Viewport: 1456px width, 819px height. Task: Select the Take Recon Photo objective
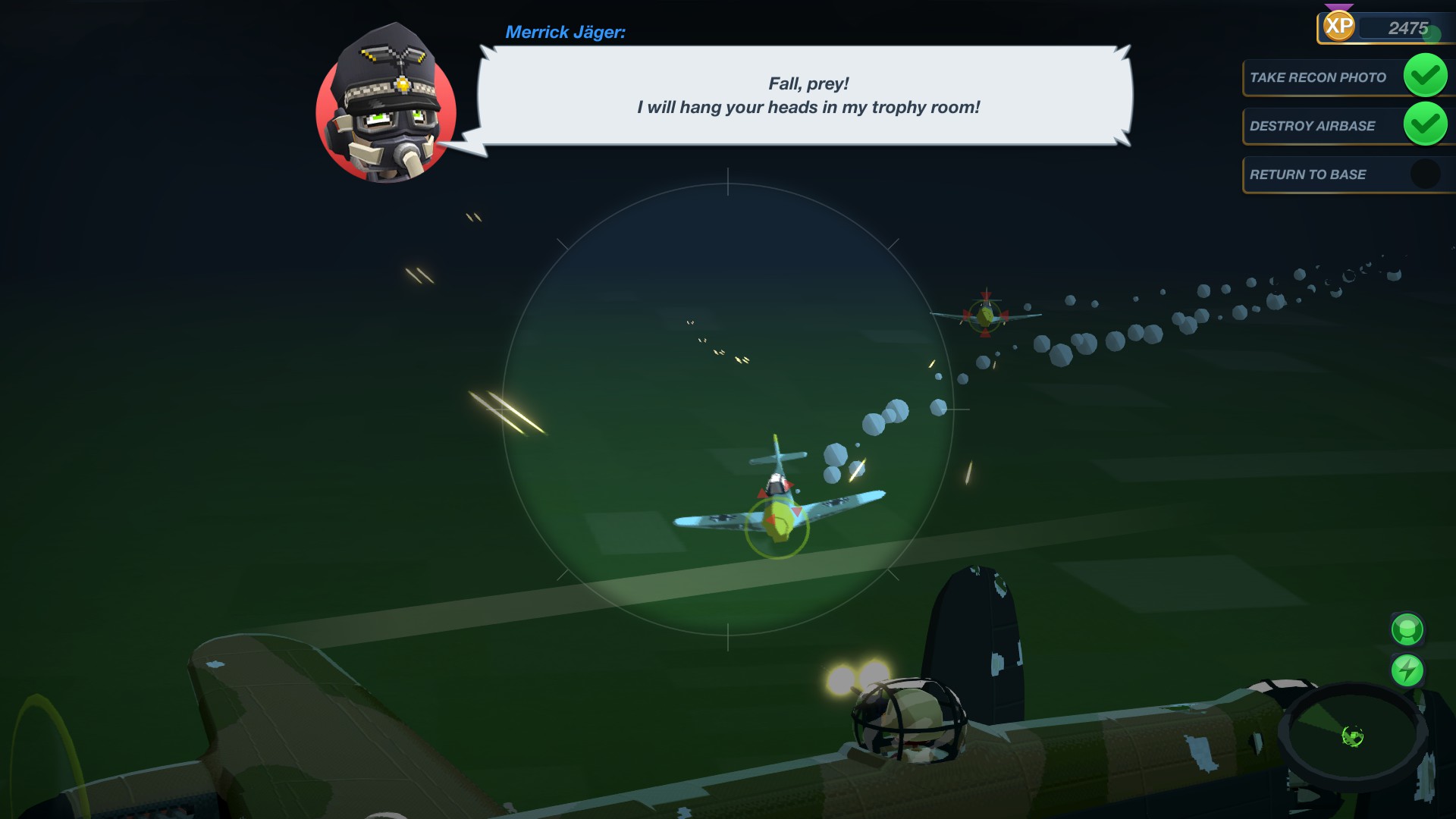tap(1319, 77)
